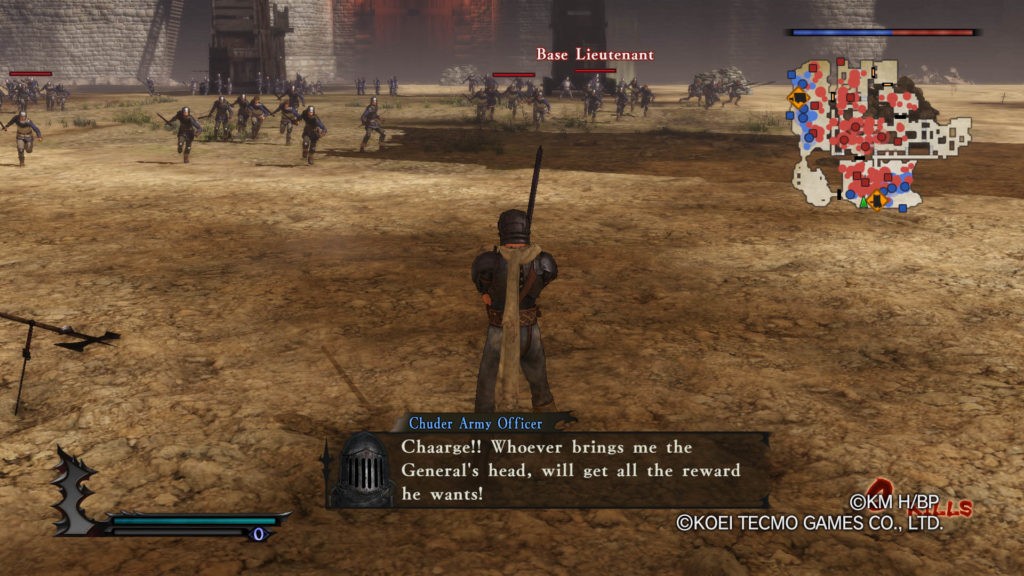
Task: Click the Chuder Army Officer helmet portrait
Action: pos(362,468)
